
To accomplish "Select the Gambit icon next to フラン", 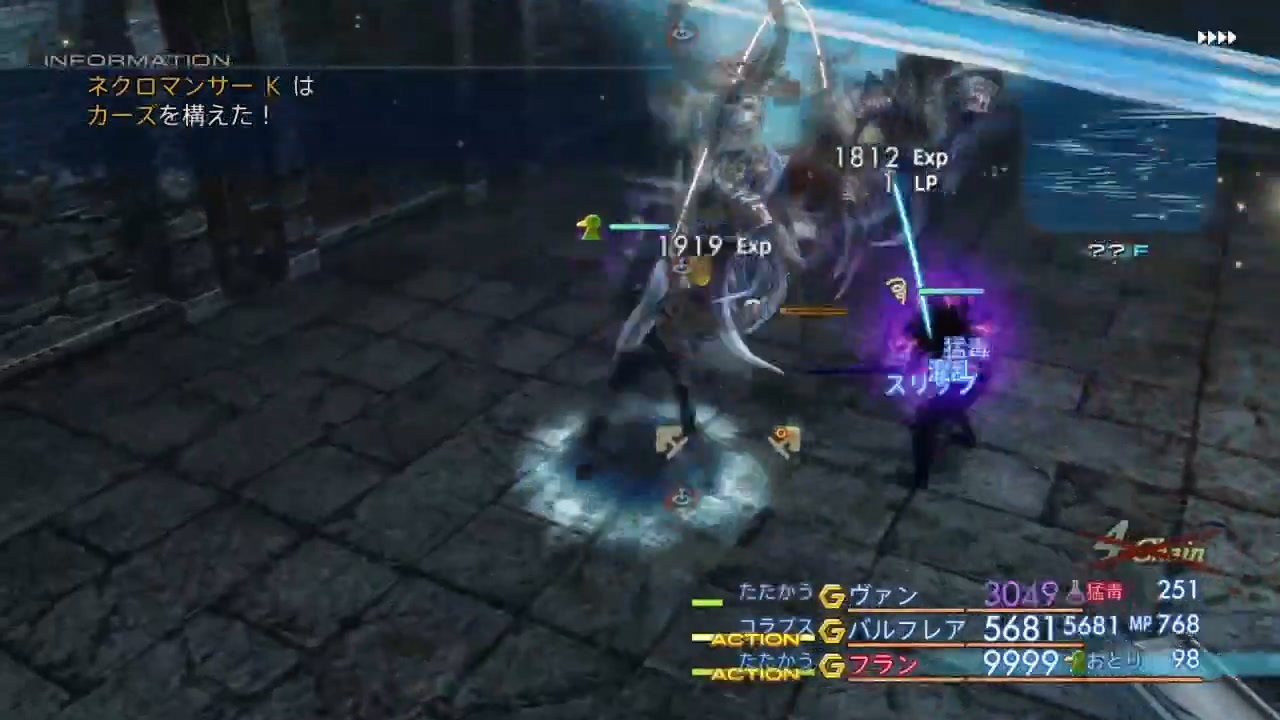I will click(833, 665).
